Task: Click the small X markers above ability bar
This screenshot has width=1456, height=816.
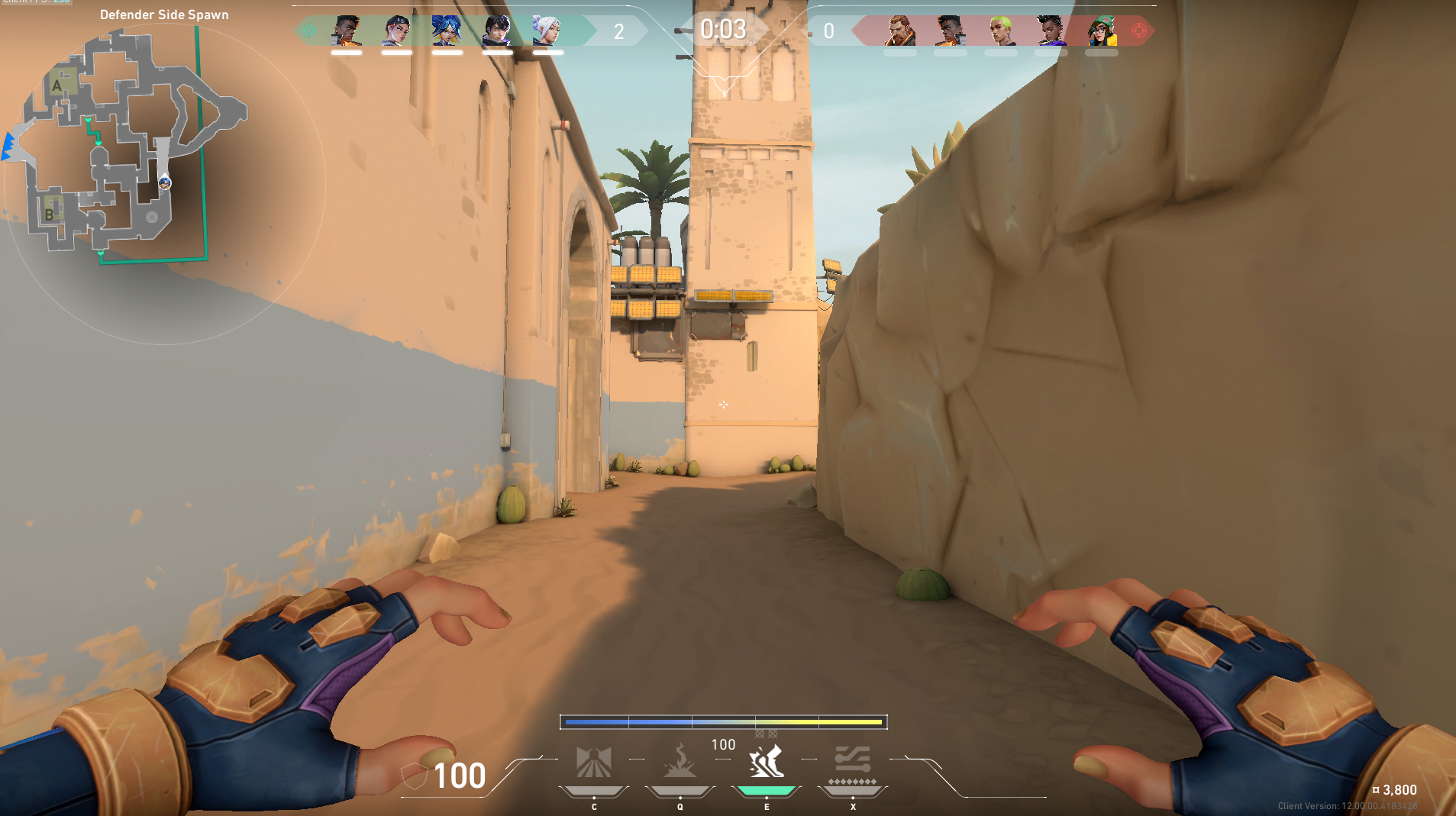Action: tap(764, 733)
